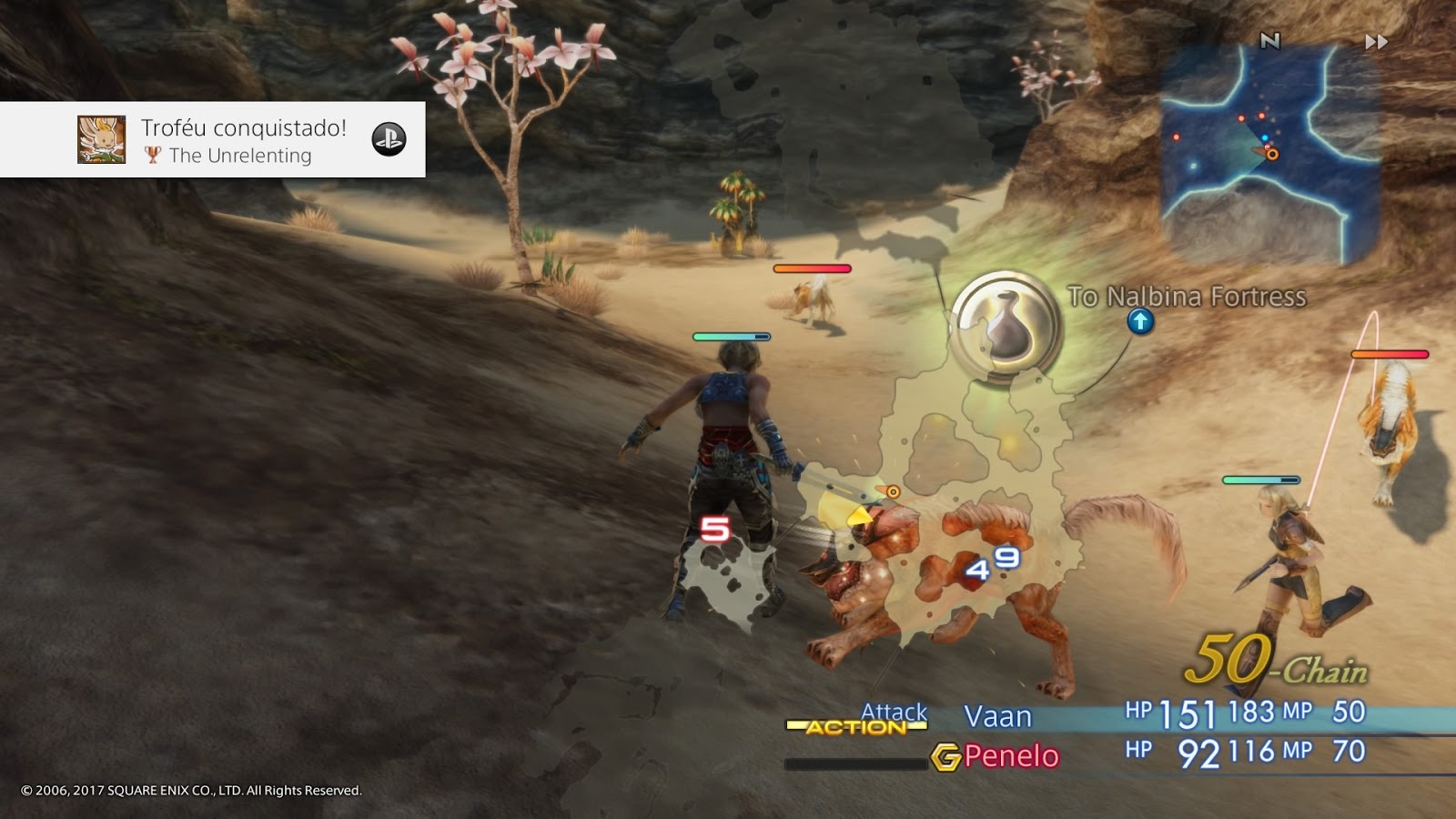Click the To Nalbina Fortress exit marker
1456x819 pixels.
coord(1140,321)
